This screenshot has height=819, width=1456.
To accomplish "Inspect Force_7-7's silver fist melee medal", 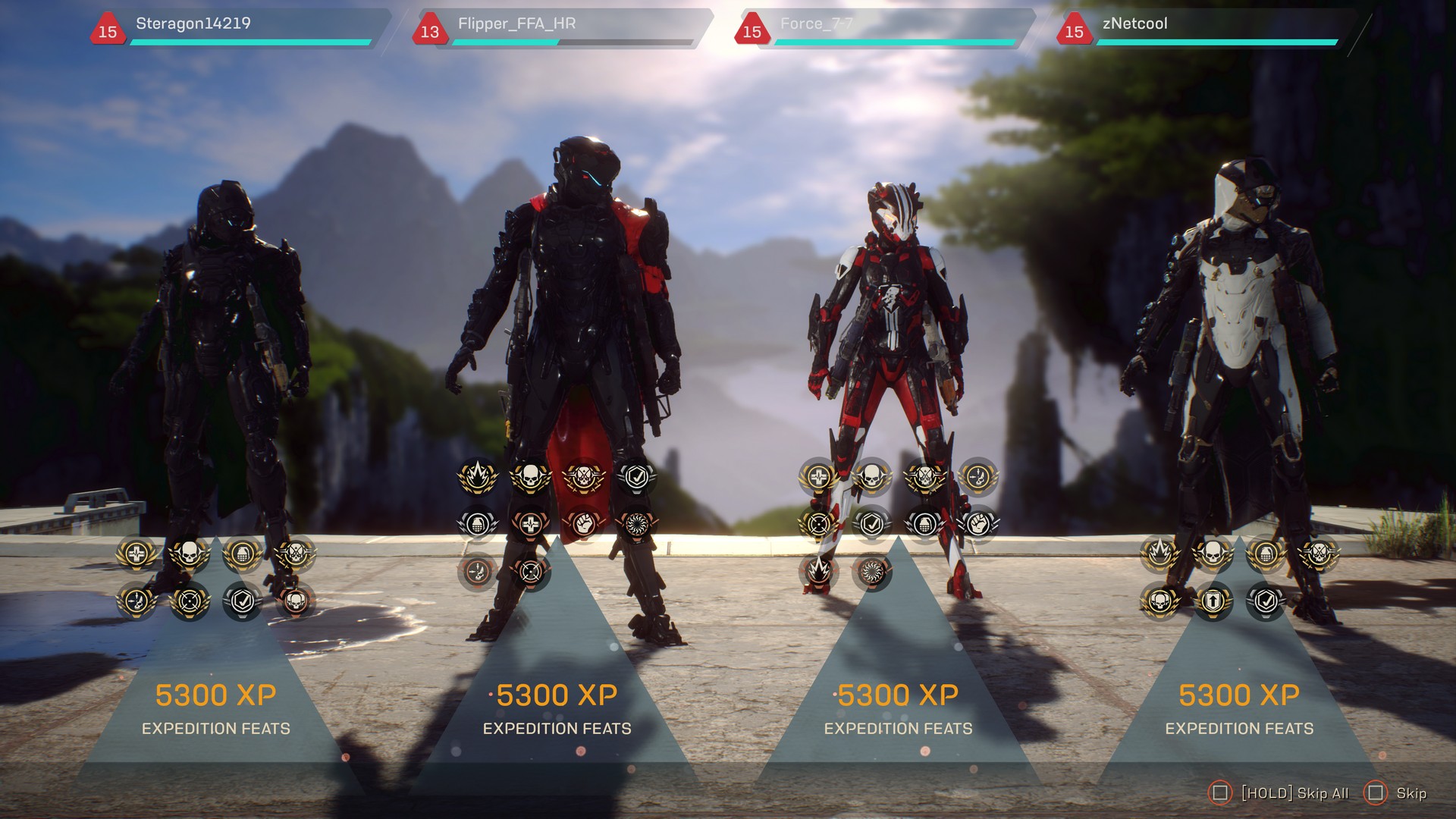I will 978,524.
